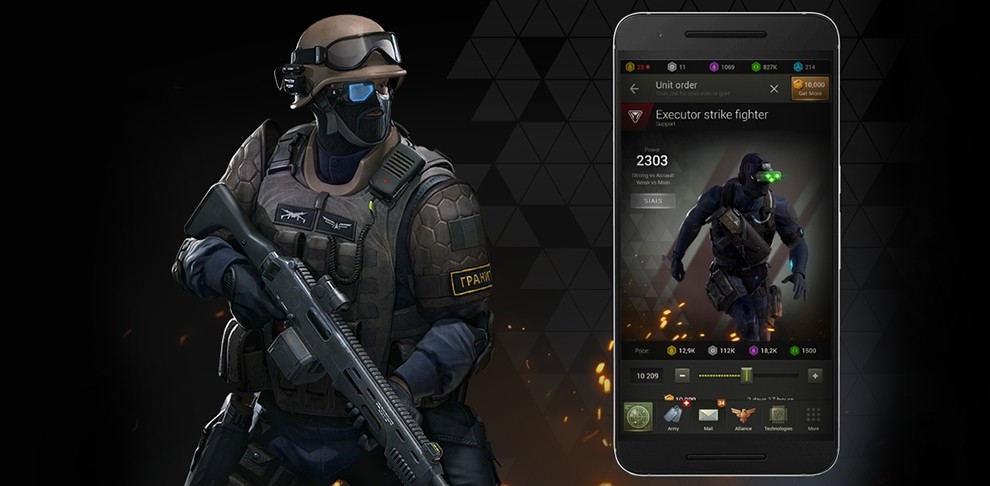Decrease unit quantity with the minus button
Screen dimensions: 990x486
(682, 375)
